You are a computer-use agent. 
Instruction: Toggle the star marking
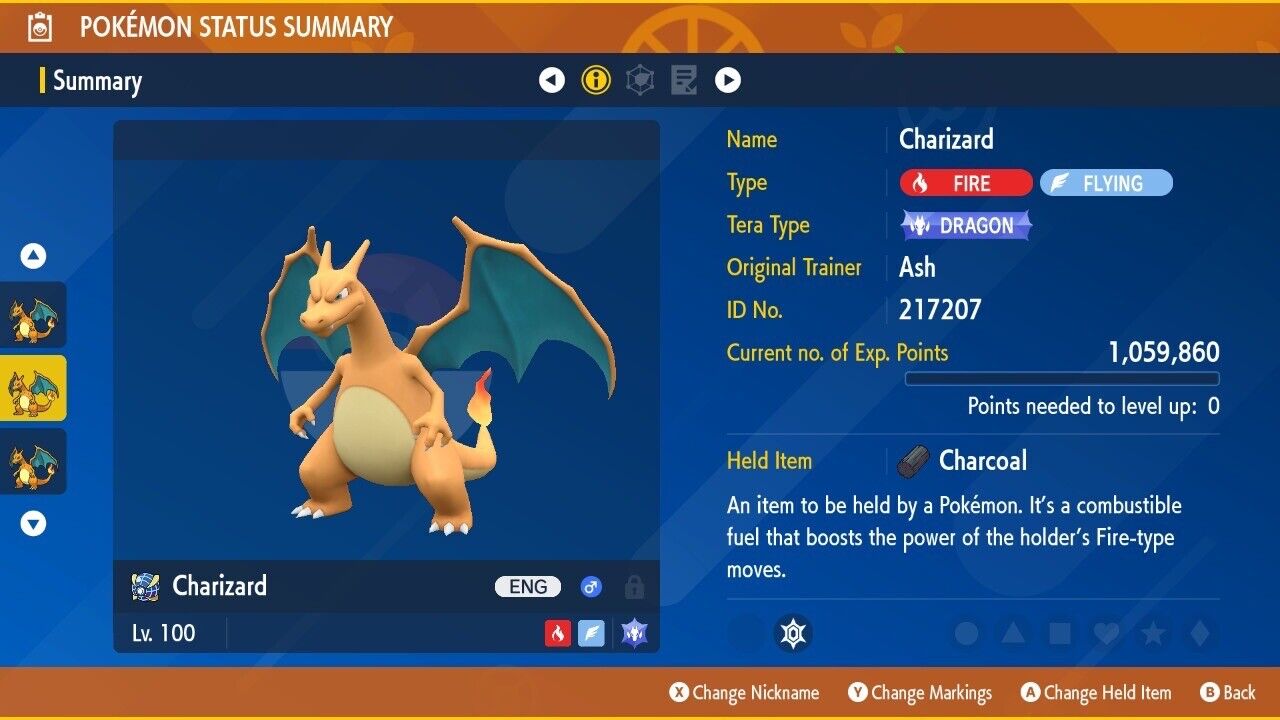[1153, 633]
